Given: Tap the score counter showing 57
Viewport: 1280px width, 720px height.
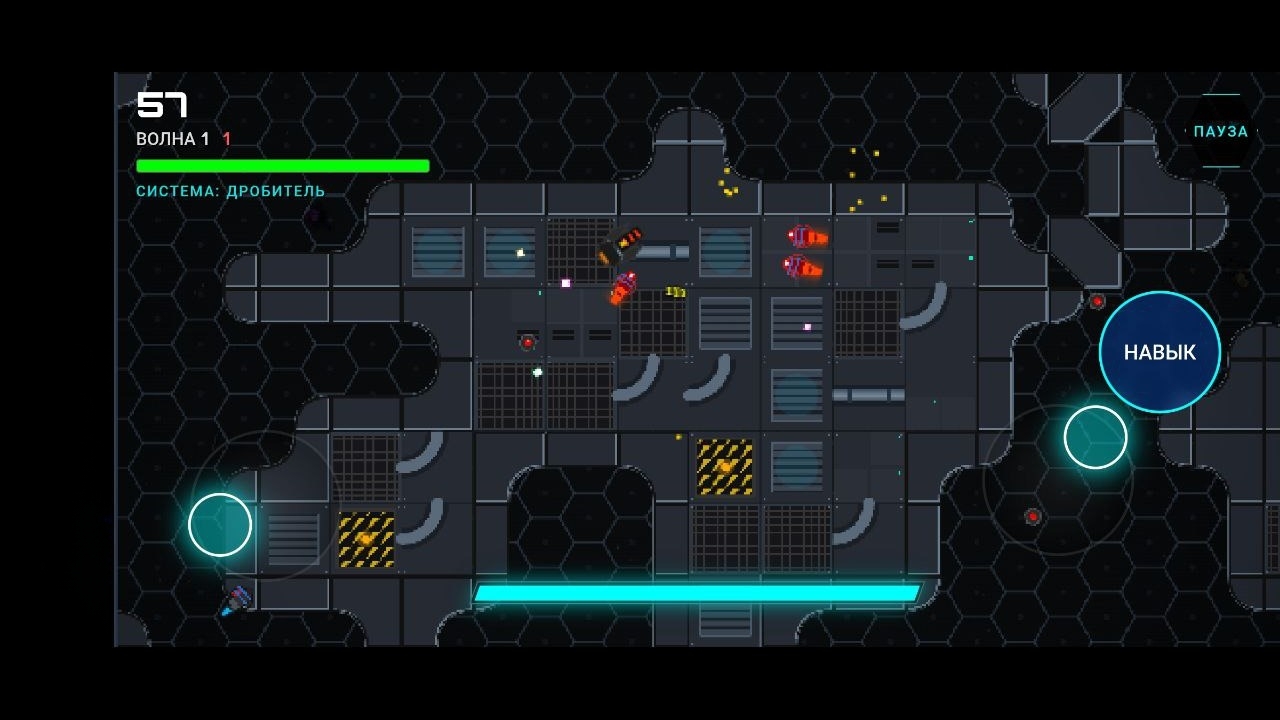Looking at the screenshot, I should [x=160, y=103].
